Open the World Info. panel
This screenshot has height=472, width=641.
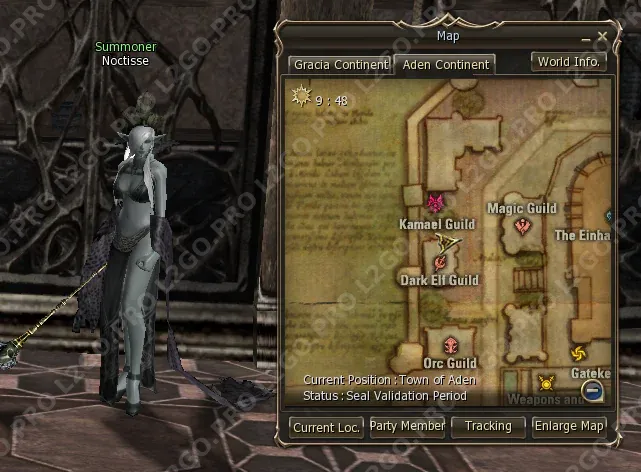point(569,62)
